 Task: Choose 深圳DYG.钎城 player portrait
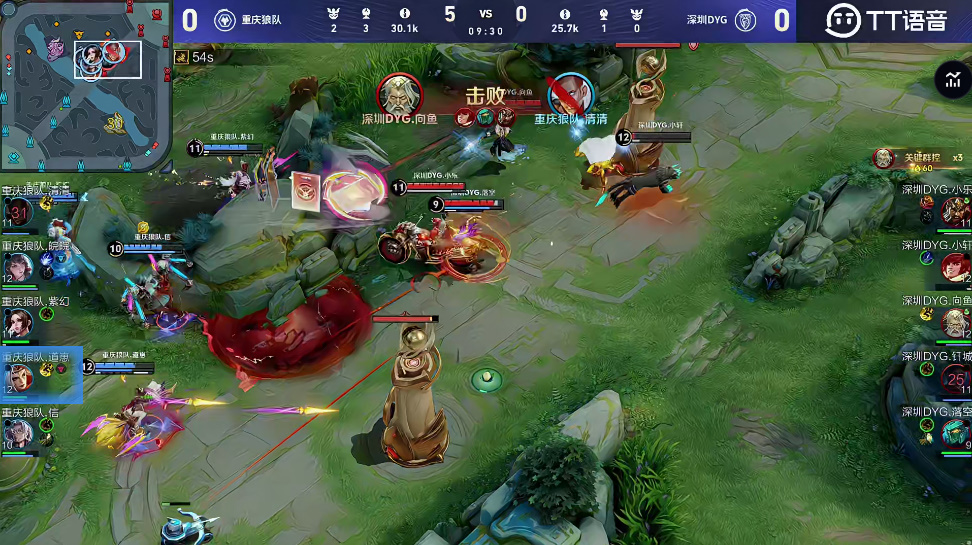(955, 378)
